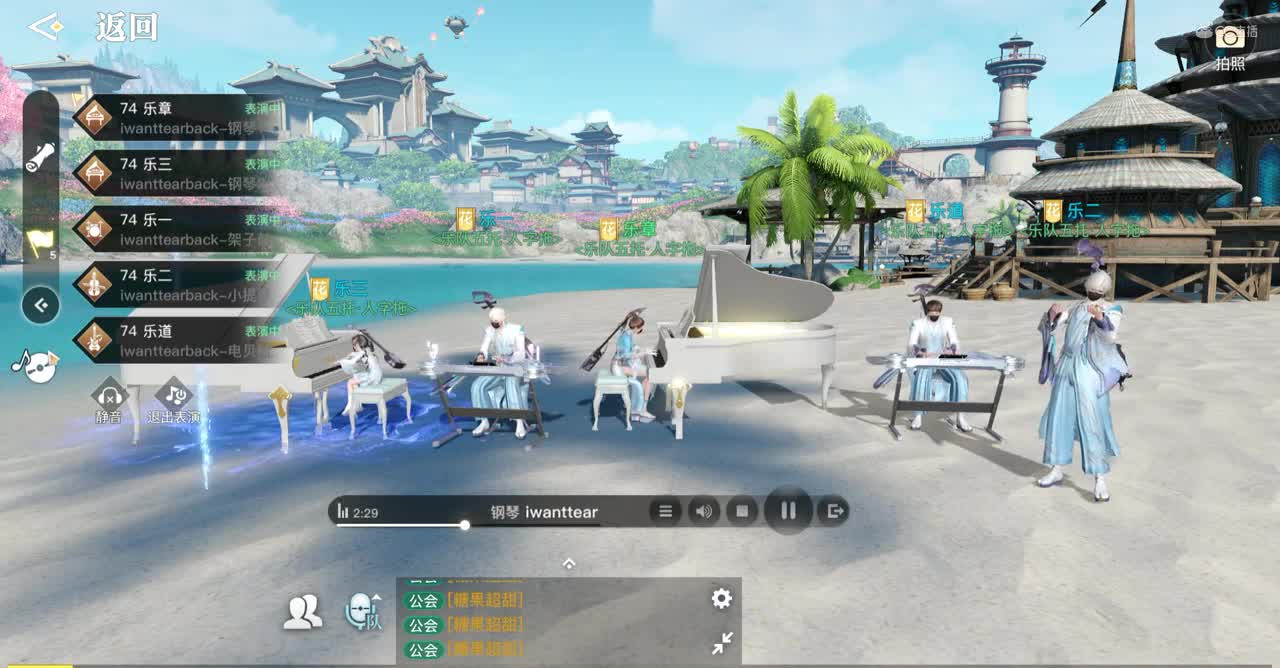Image resolution: width=1280 pixels, height=668 pixels.
Task: Mute the performance with 静音
Action: pyautogui.click(x=109, y=399)
